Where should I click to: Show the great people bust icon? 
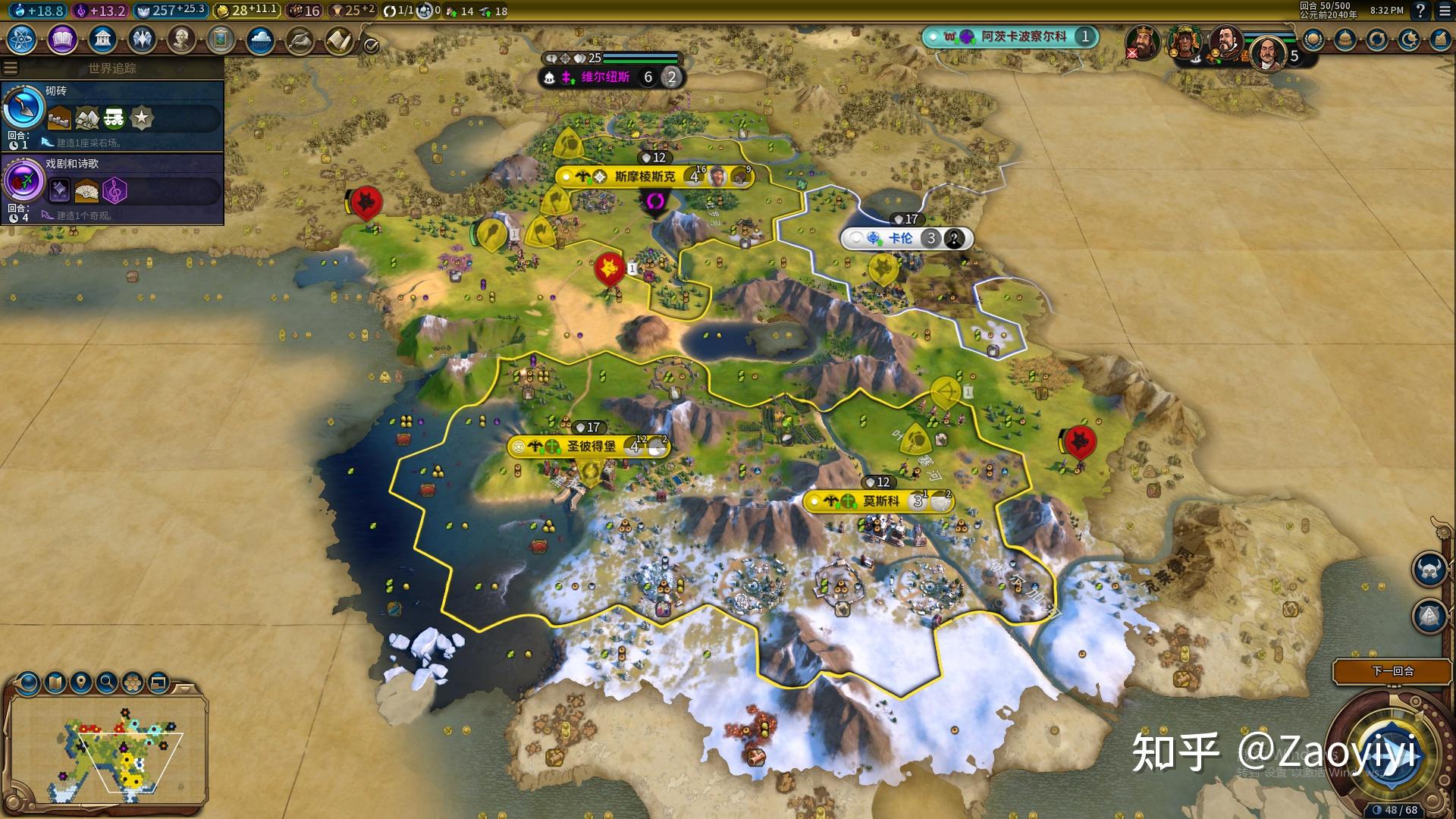181,39
